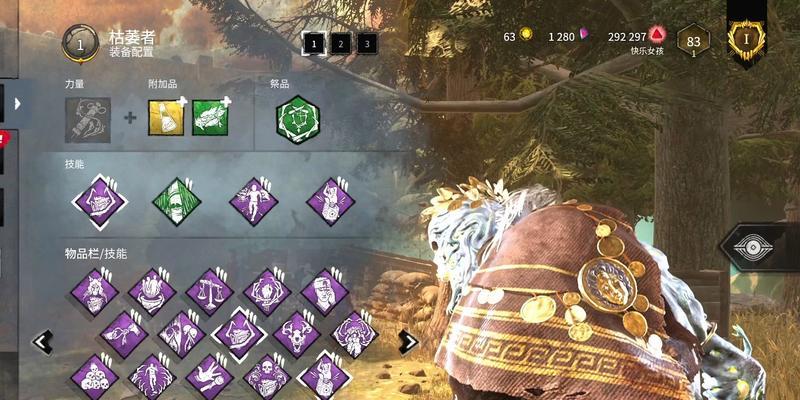Pick the animal skull perk
The width and height of the screenshot is (800, 400).
(x=295, y=334)
